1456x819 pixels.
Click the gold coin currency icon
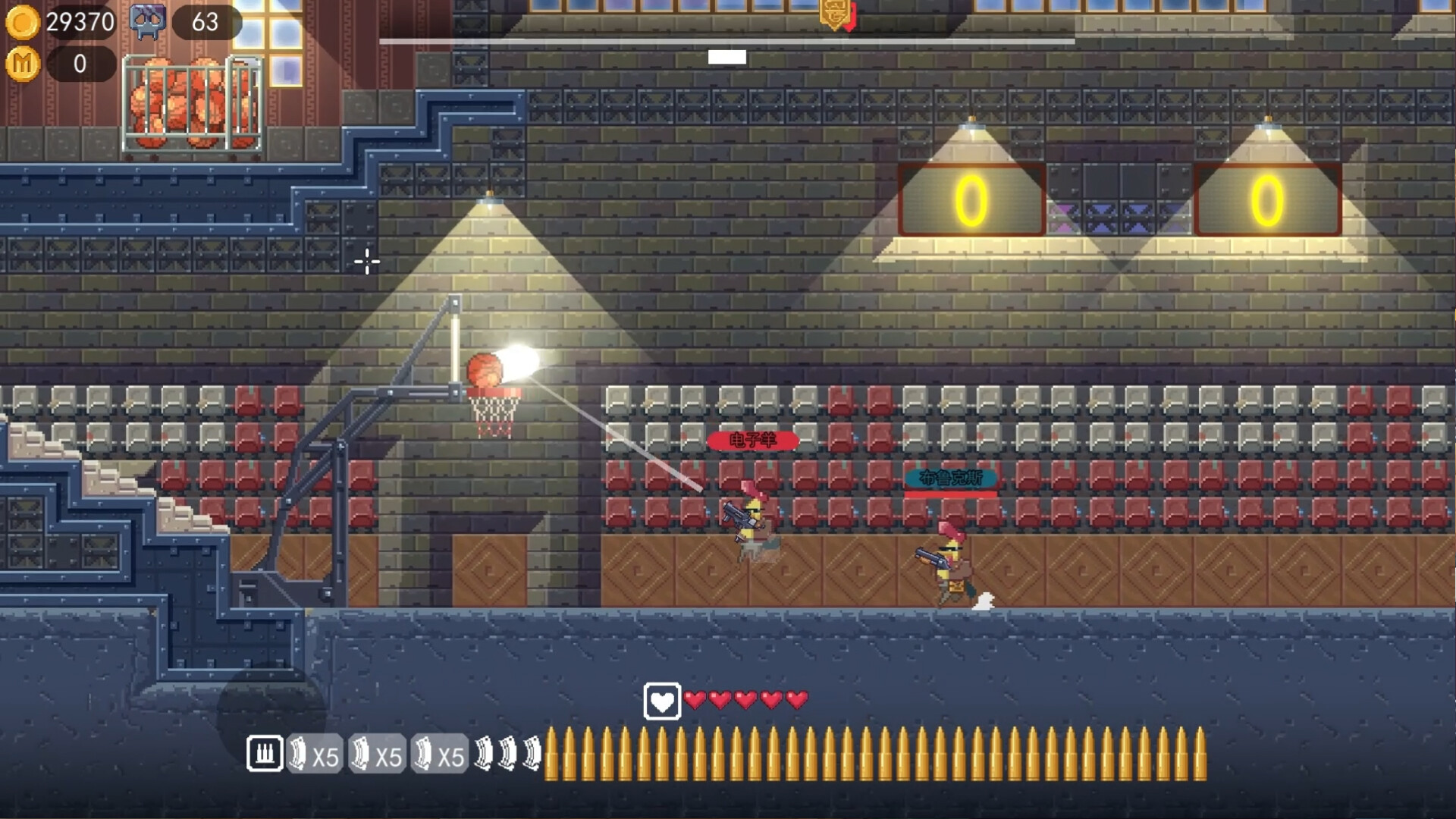point(23,23)
